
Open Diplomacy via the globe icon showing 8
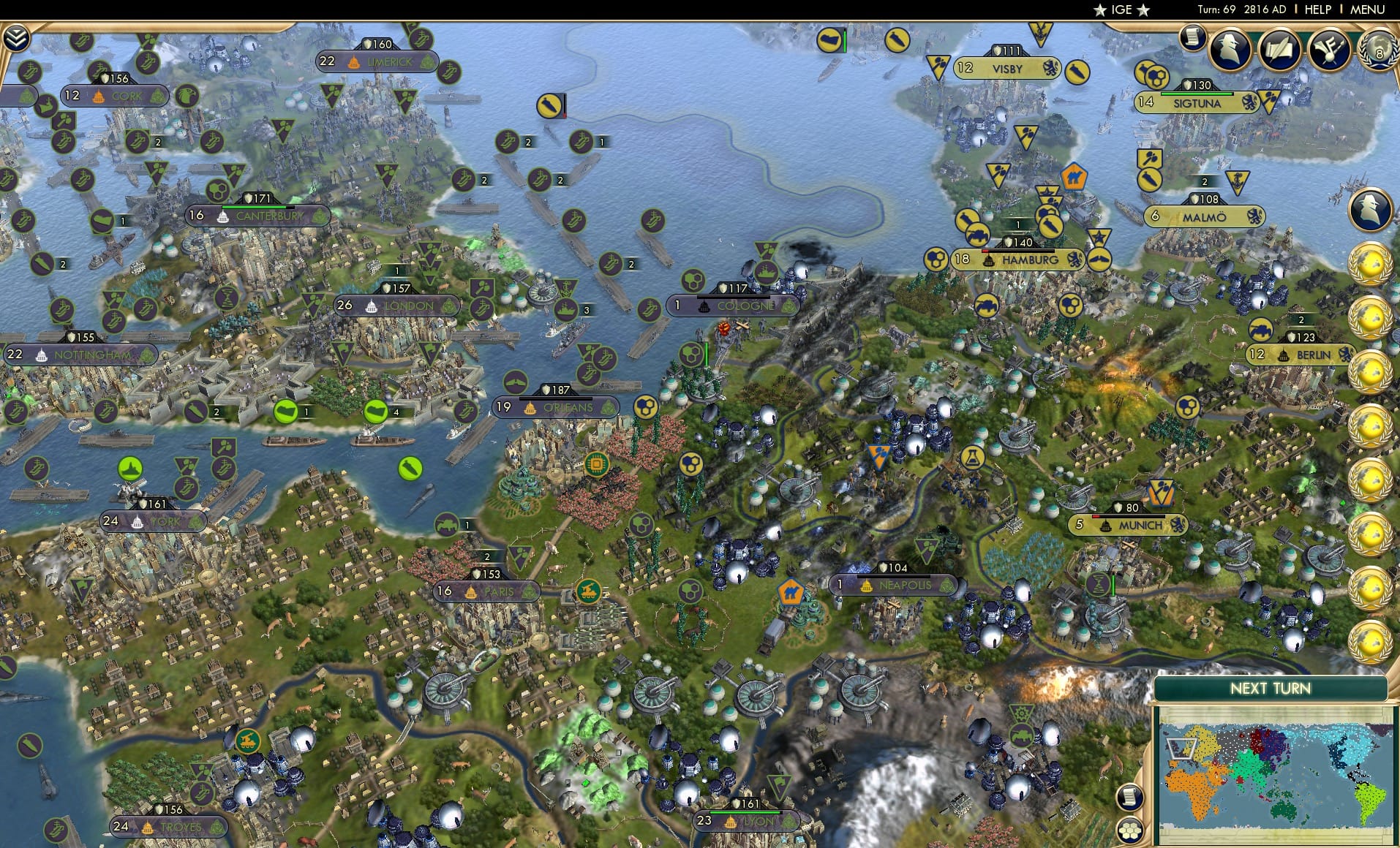click(1379, 51)
